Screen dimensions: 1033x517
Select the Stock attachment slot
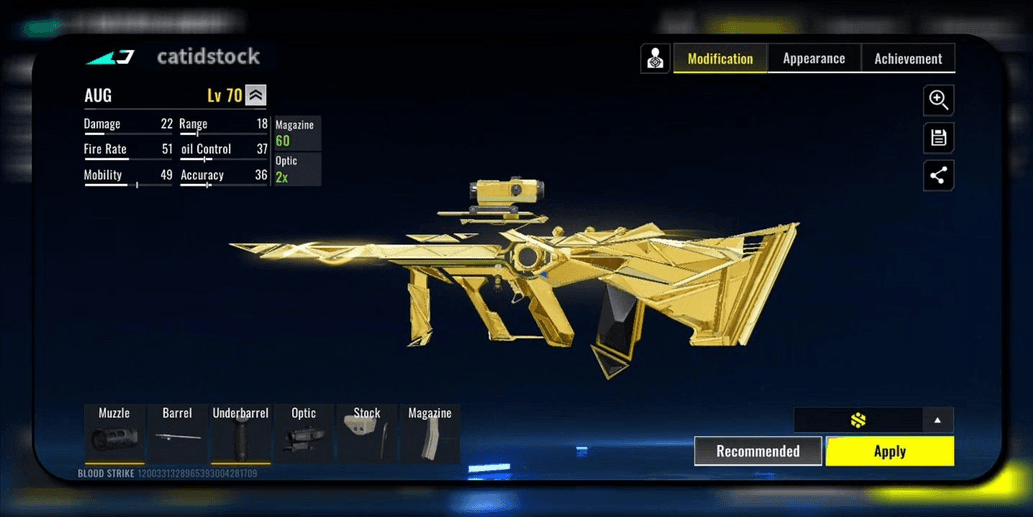point(366,433)
